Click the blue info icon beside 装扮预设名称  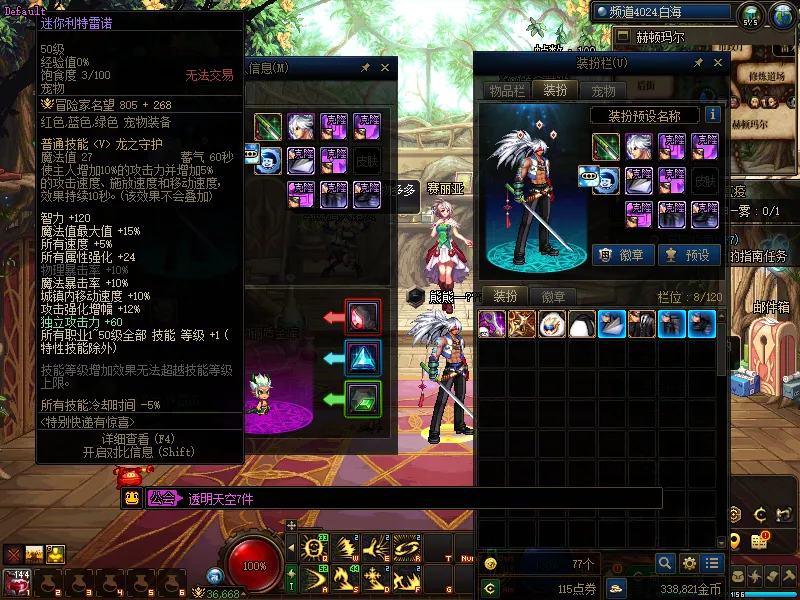[712, 115]
